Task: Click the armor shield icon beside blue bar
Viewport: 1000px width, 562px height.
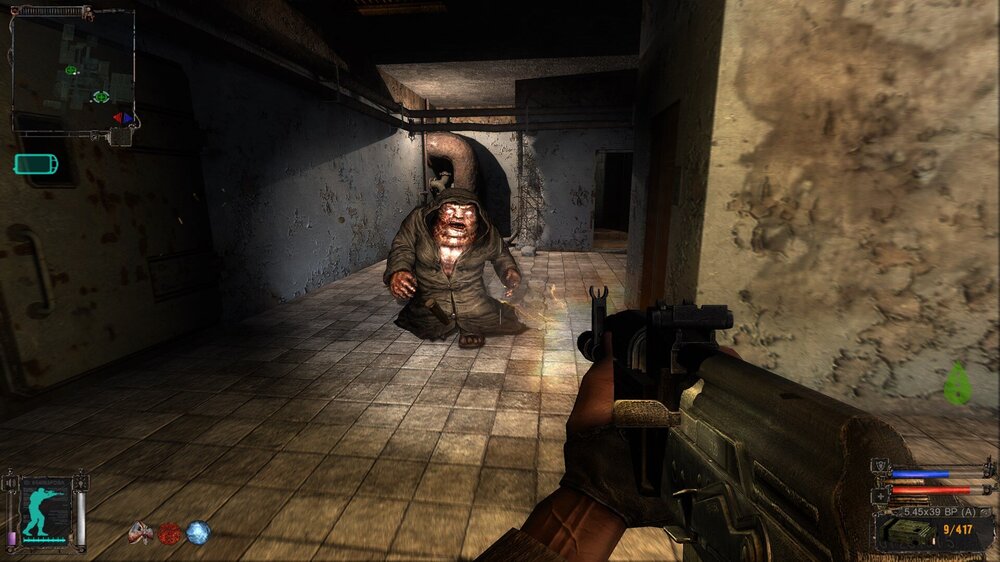Action: pyautogui.click(x=880, y=466)
